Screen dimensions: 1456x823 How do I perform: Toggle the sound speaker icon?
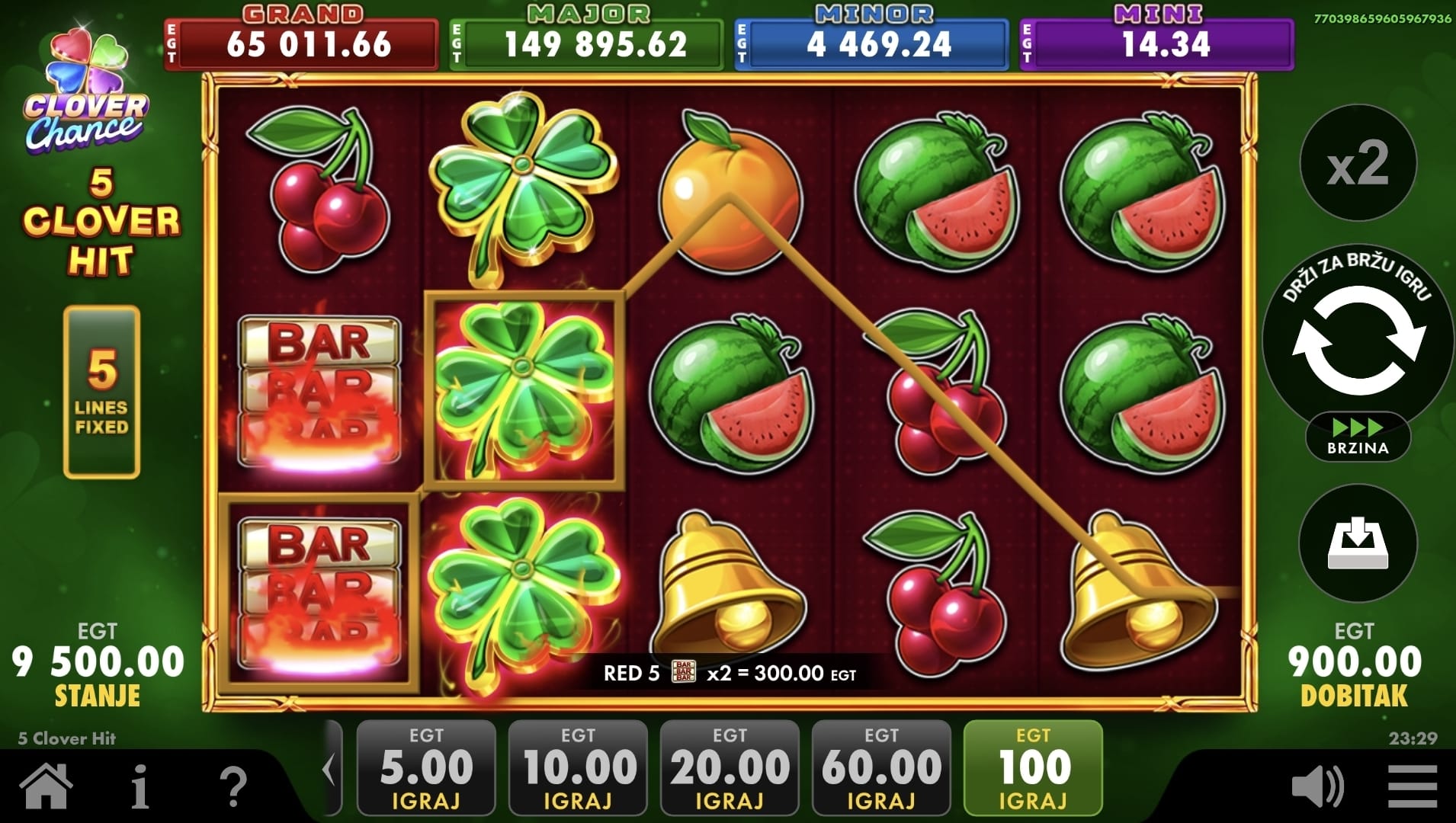click(1318, 787)
